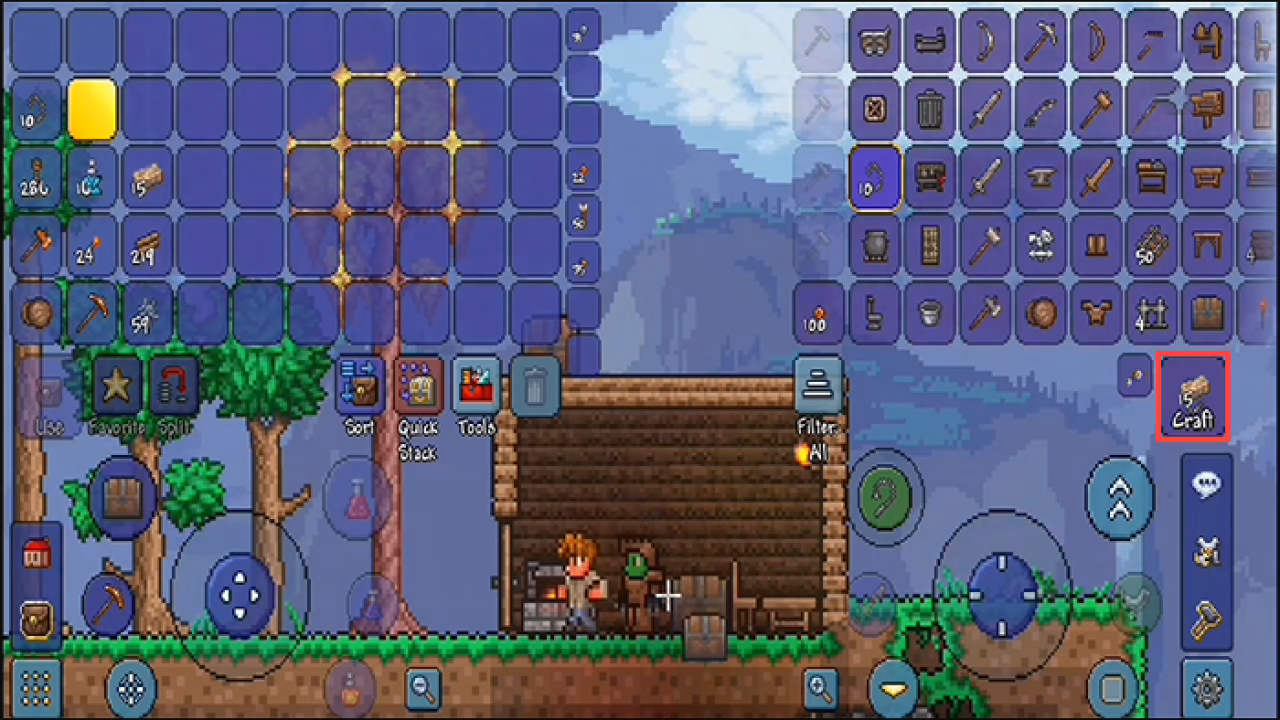The height and width of the screenshot is (720, 1280).
Task: Expand extra recipes via arrow beside Craft
Action: click(1136, 378)
